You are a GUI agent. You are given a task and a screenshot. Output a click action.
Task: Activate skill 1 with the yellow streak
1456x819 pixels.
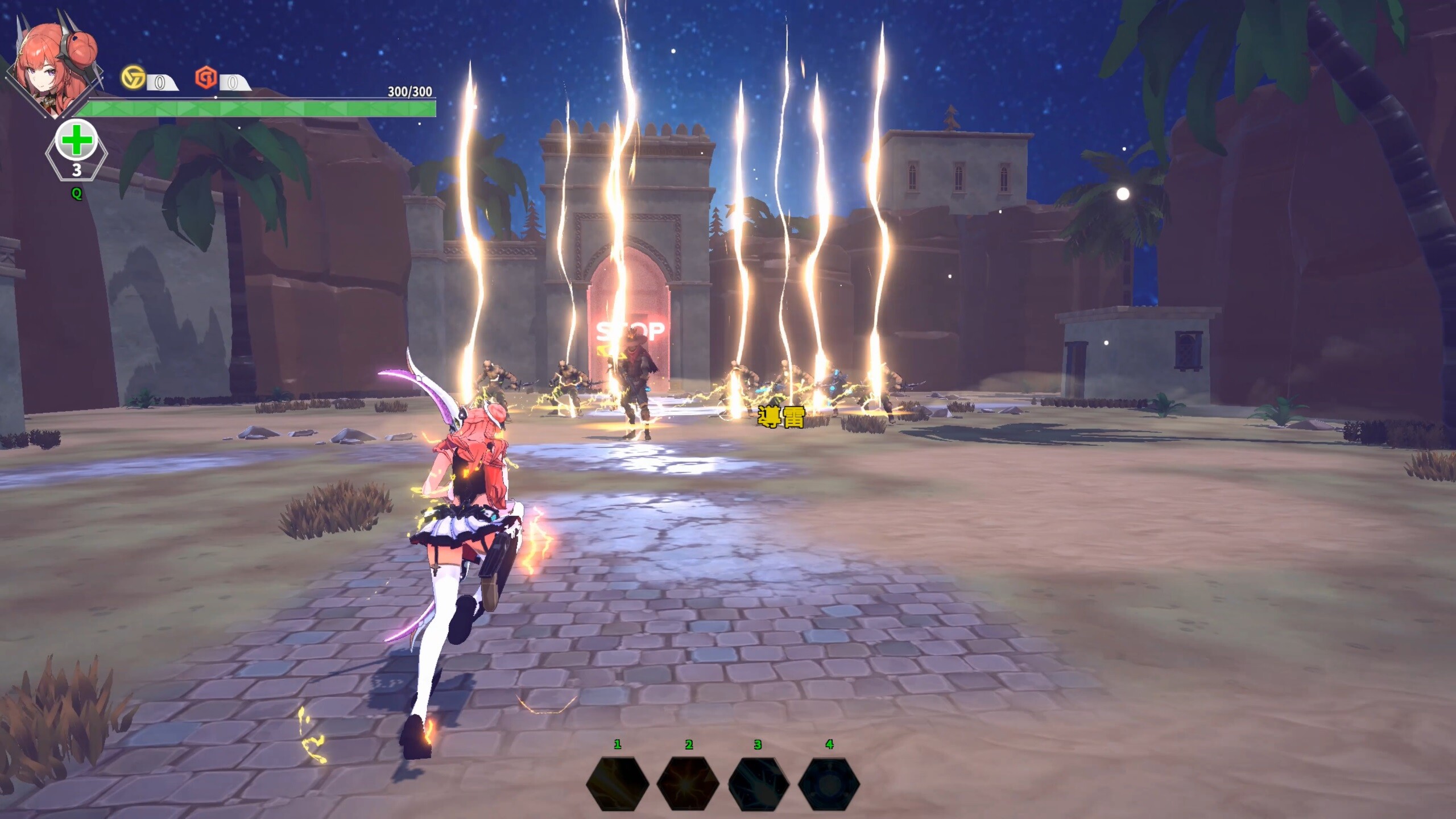(x=618, y=784)
